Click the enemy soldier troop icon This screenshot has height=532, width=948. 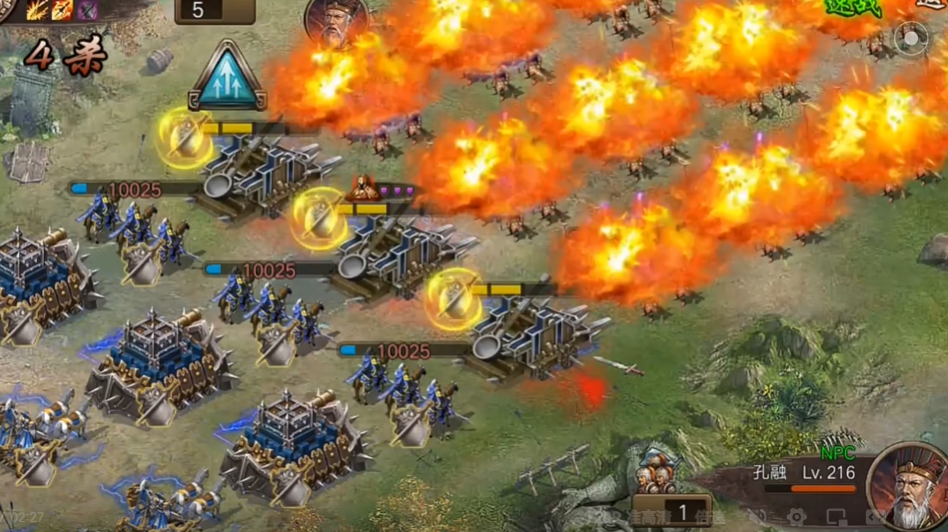point(655,468)
